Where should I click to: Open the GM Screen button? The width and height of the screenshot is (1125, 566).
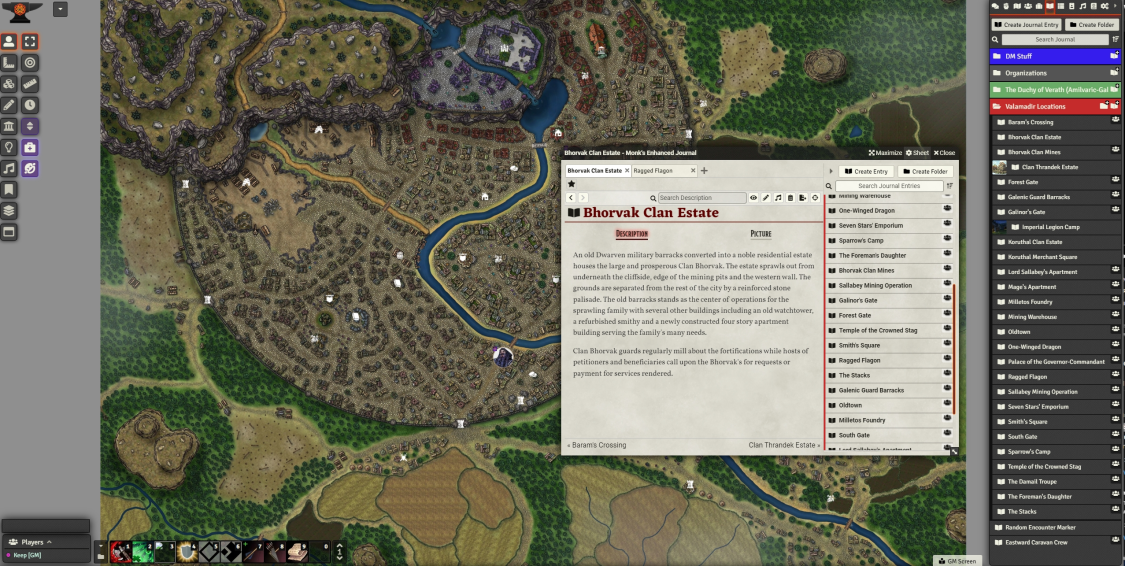tap(956, 561)
